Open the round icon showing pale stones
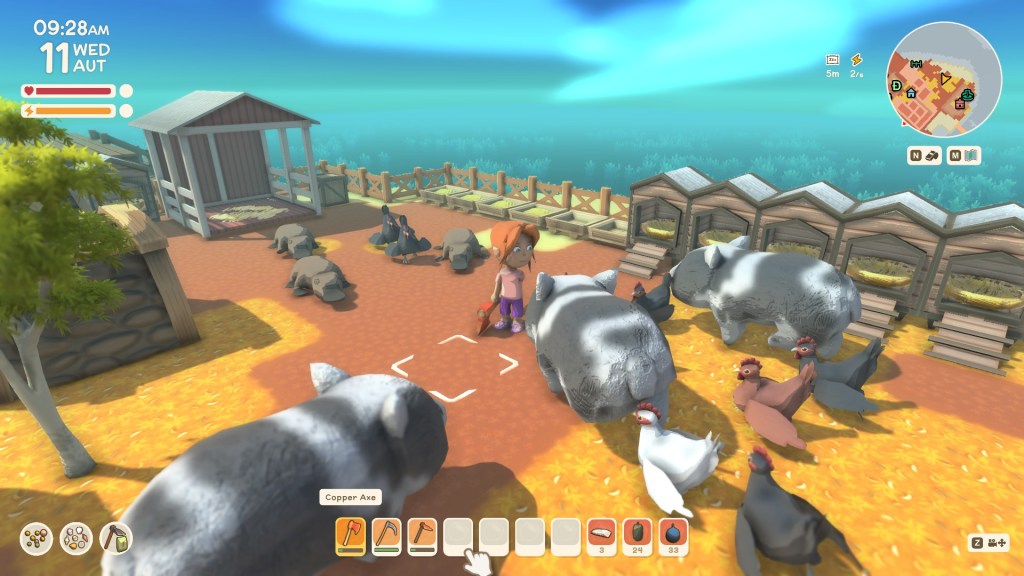This screenshot has height=576, width=1024. (x=76, y=539)
